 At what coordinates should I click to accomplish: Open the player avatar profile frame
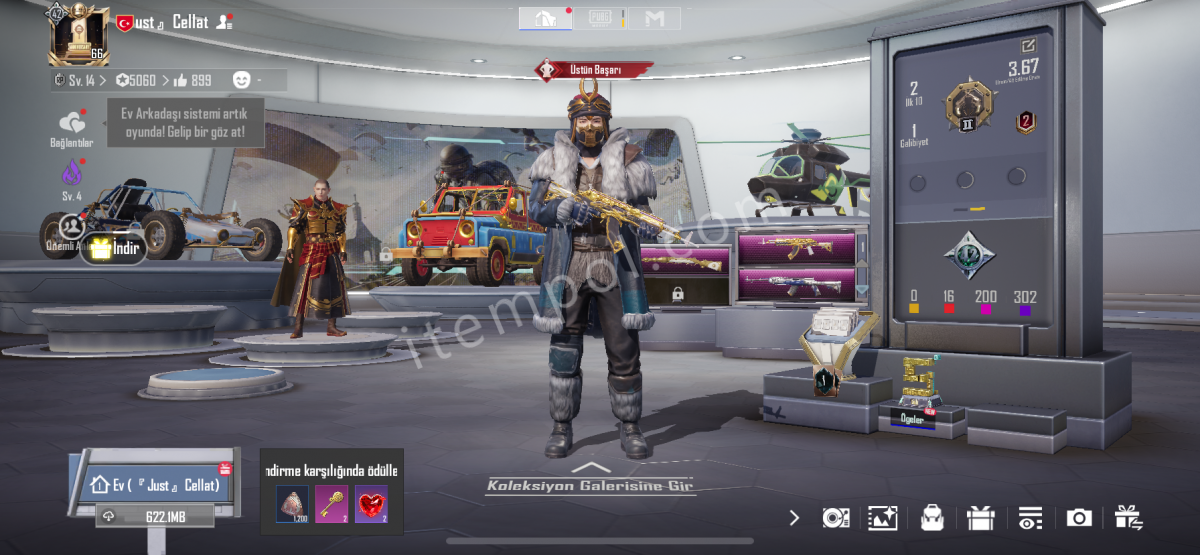(x=79, y=35)
